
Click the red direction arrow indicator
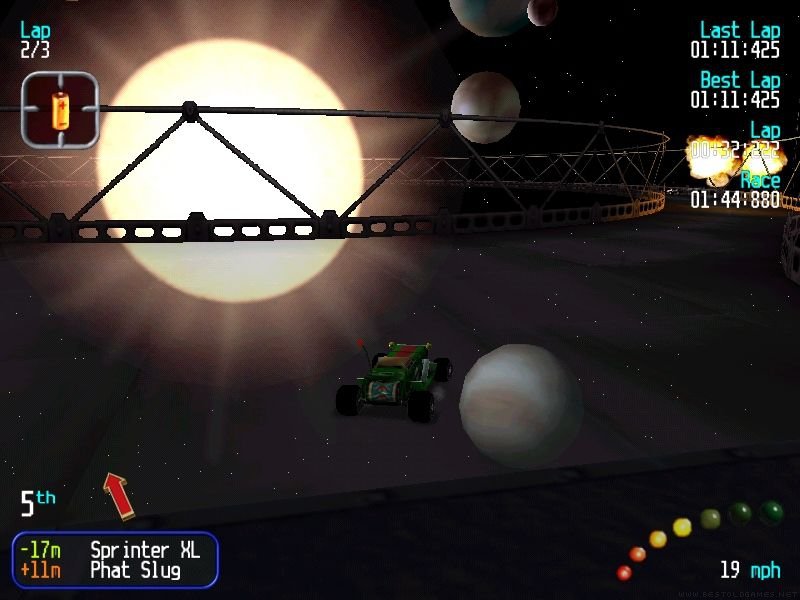pyautogui.click(x=120, y=495)
